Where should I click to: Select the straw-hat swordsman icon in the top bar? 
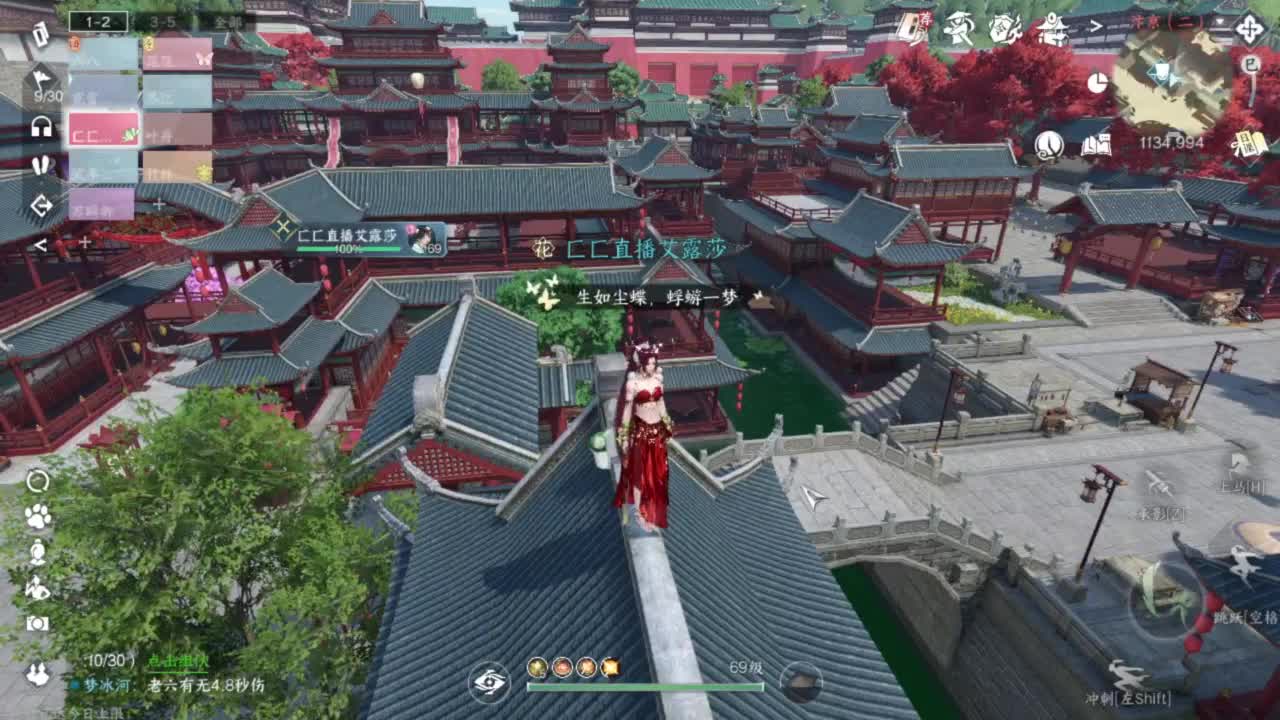[x=960, y=27]
